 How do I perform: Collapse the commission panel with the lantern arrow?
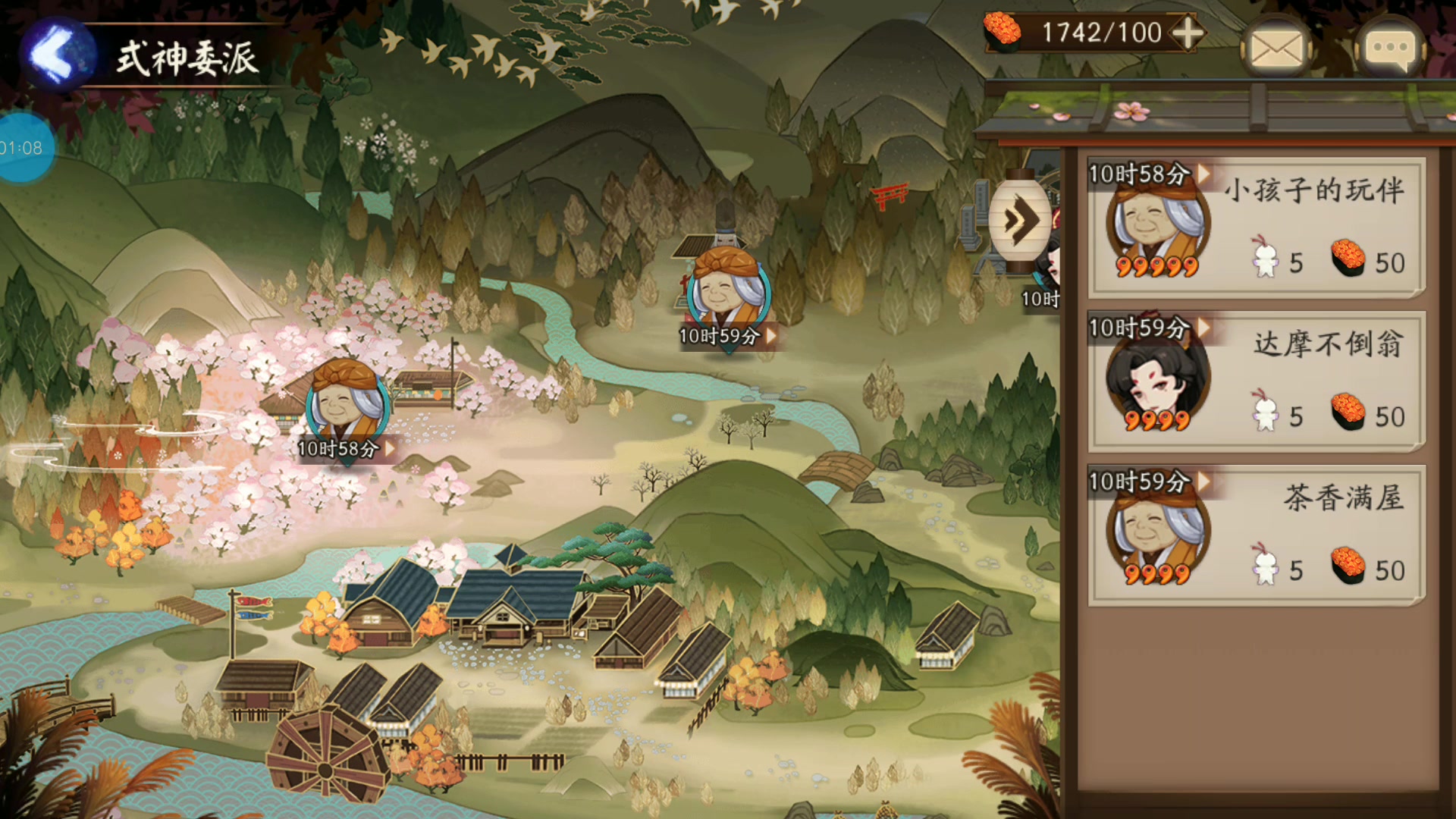click(1020, 221)
